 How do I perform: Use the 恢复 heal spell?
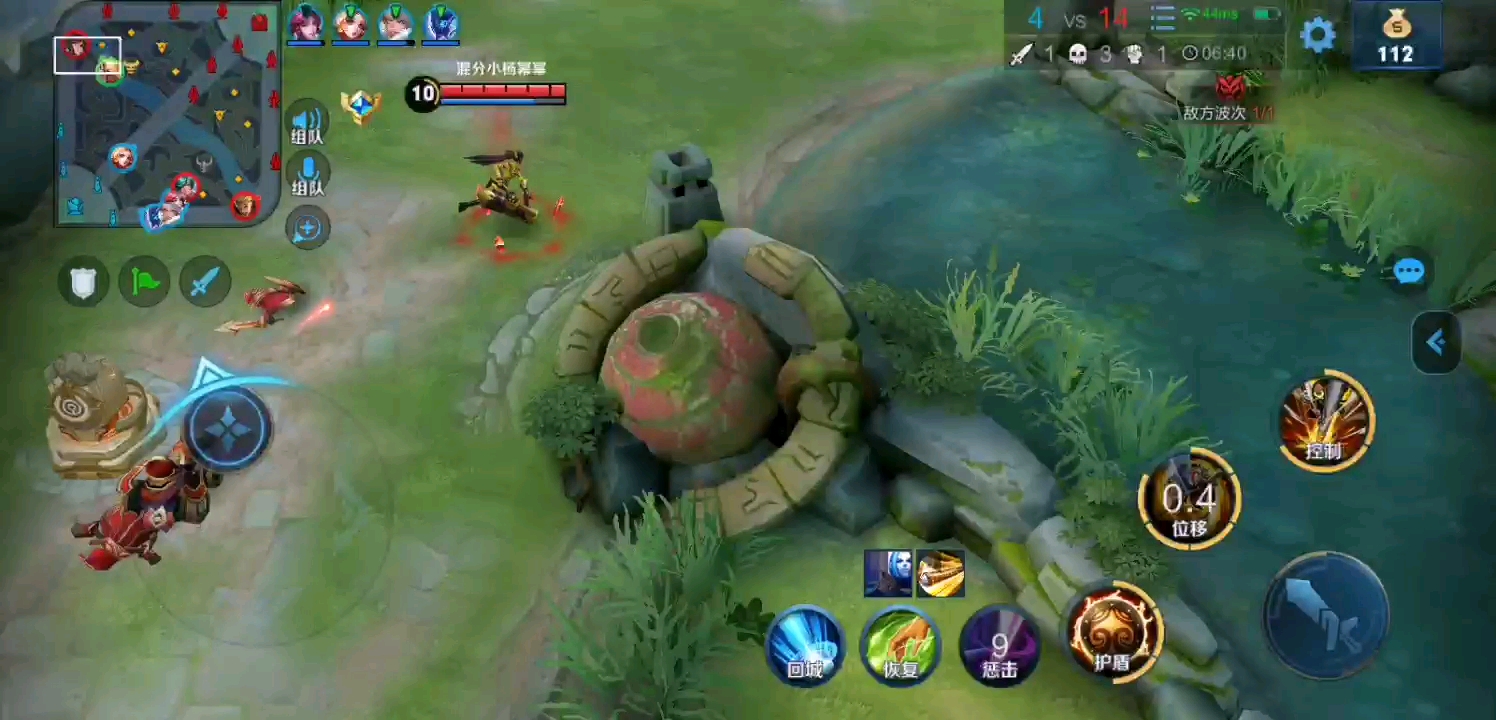coord(901,646)
